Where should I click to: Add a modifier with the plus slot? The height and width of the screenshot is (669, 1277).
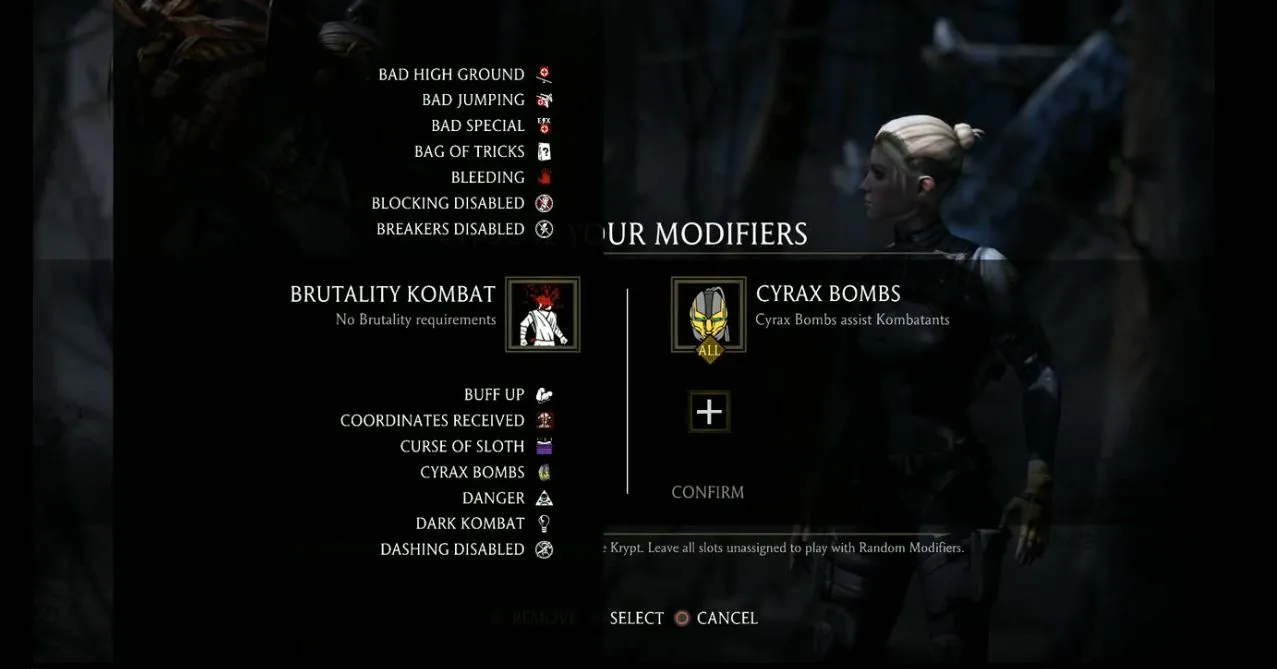709,412
